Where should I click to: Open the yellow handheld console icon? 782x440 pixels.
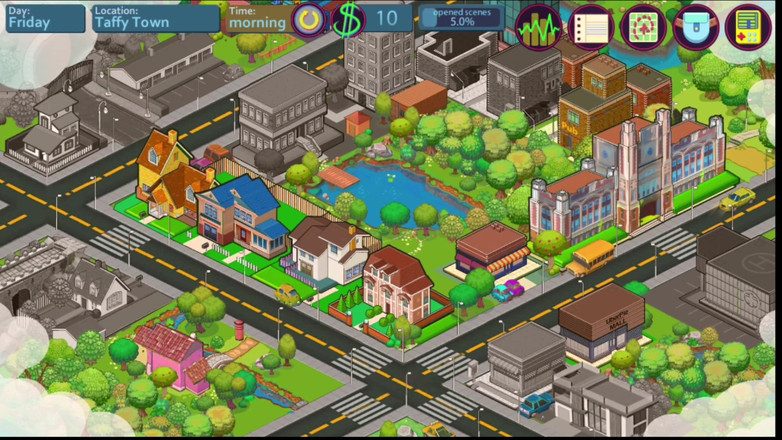[748, 27]
